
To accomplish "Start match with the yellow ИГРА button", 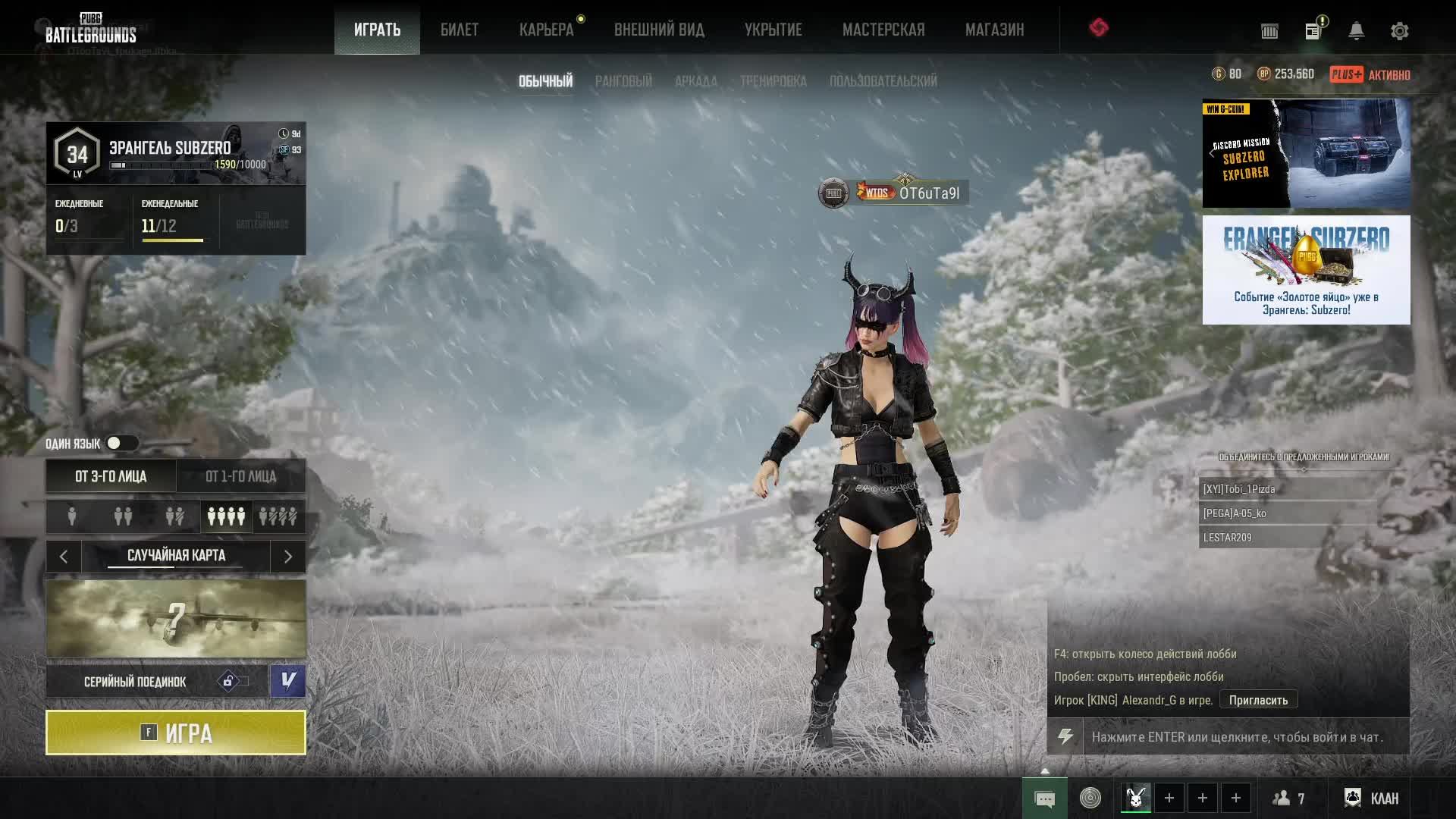I will (176, 733).
